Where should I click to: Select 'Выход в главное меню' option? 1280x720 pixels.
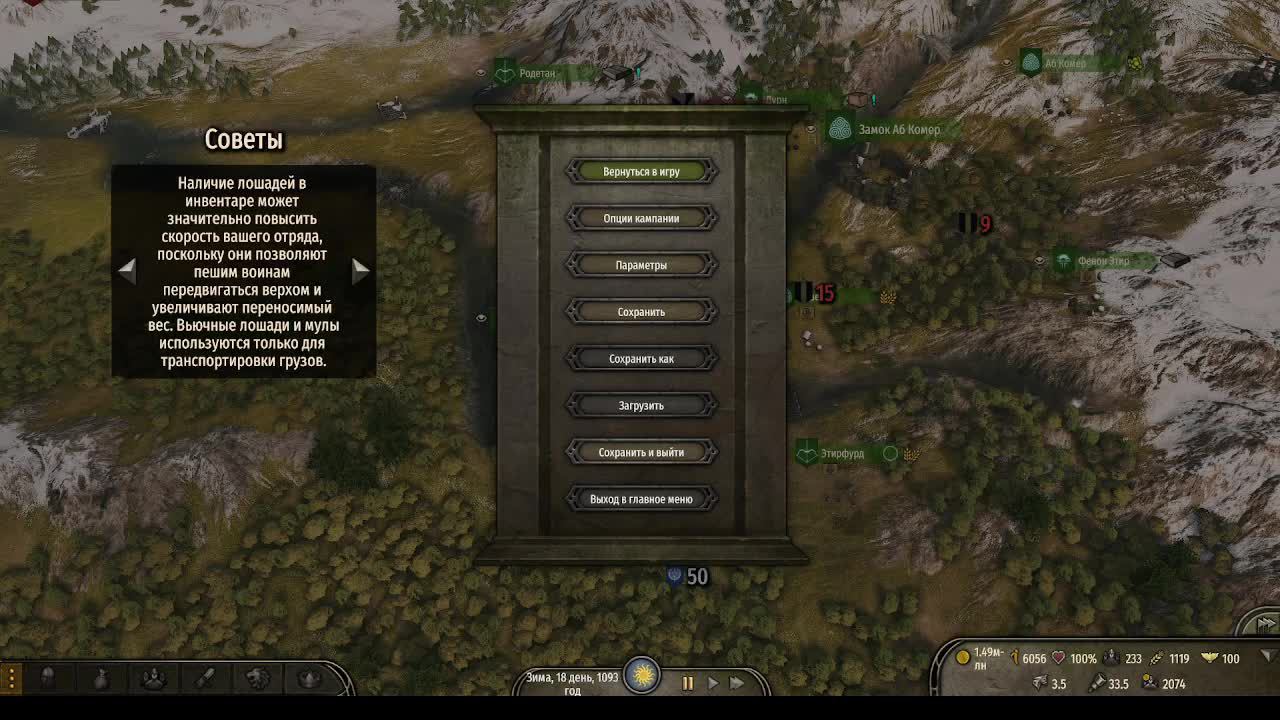[640, 498]
